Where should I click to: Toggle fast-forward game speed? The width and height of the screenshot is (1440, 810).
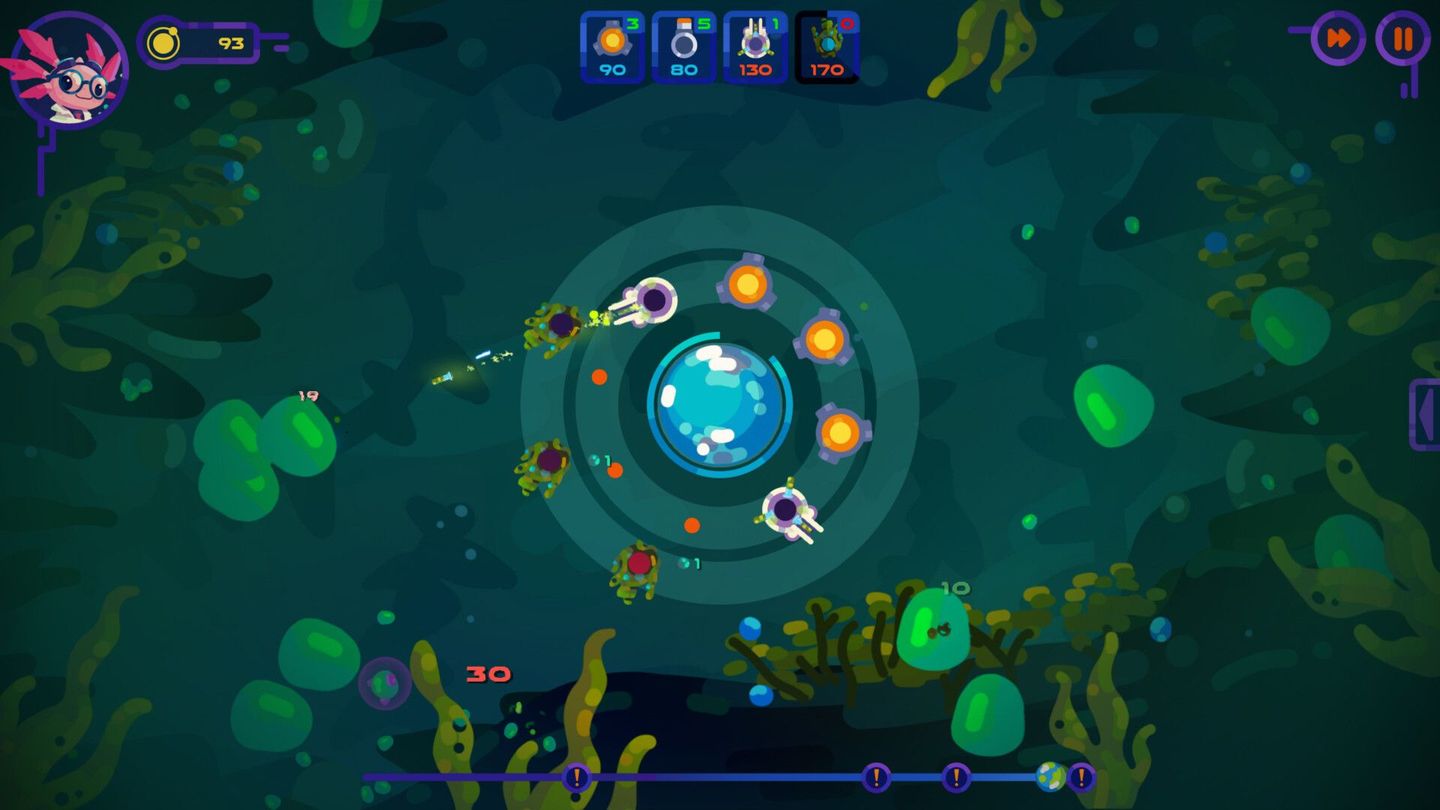click(1340, 39)
